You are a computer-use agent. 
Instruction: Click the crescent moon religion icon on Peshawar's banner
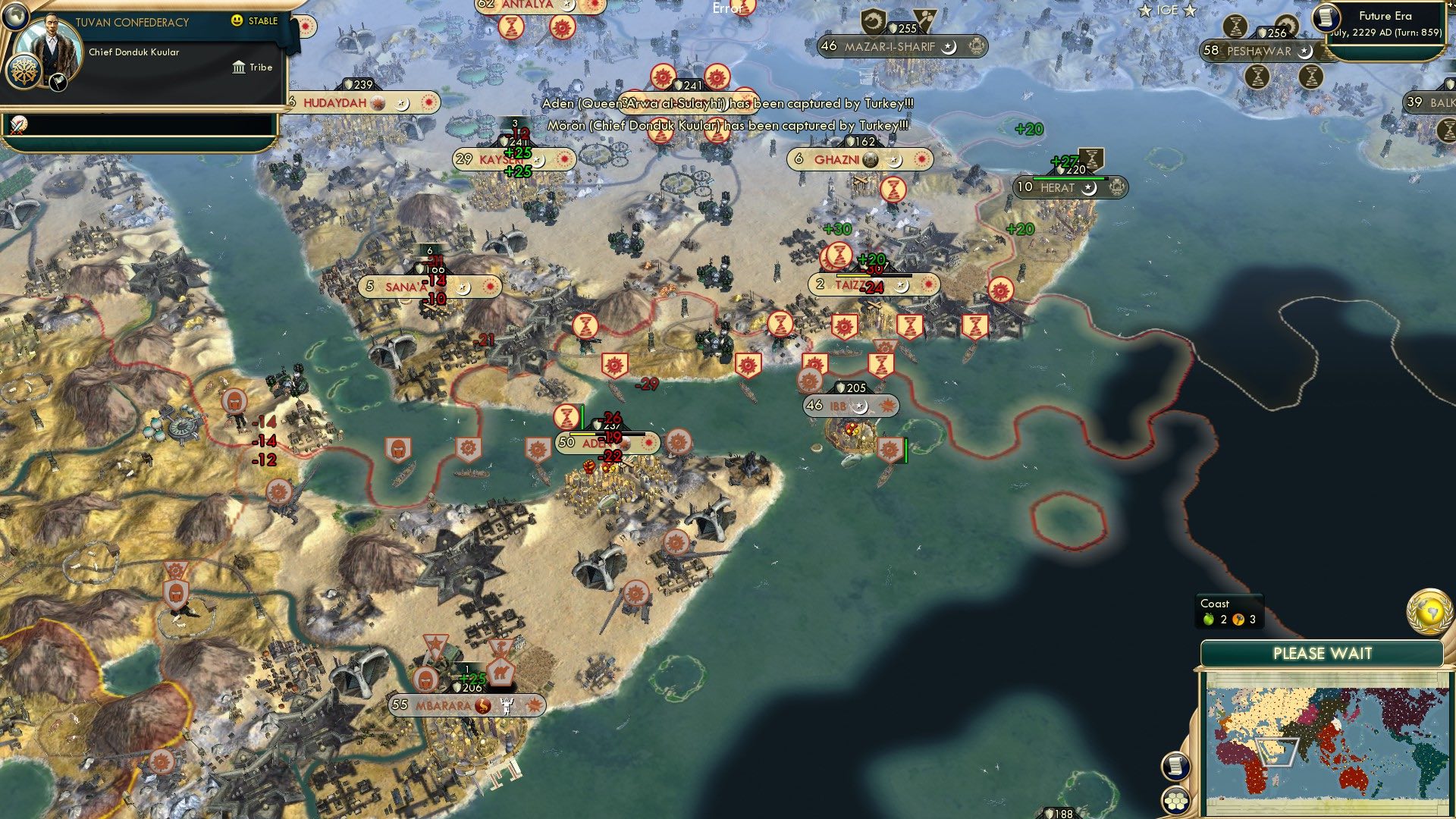1305,53
